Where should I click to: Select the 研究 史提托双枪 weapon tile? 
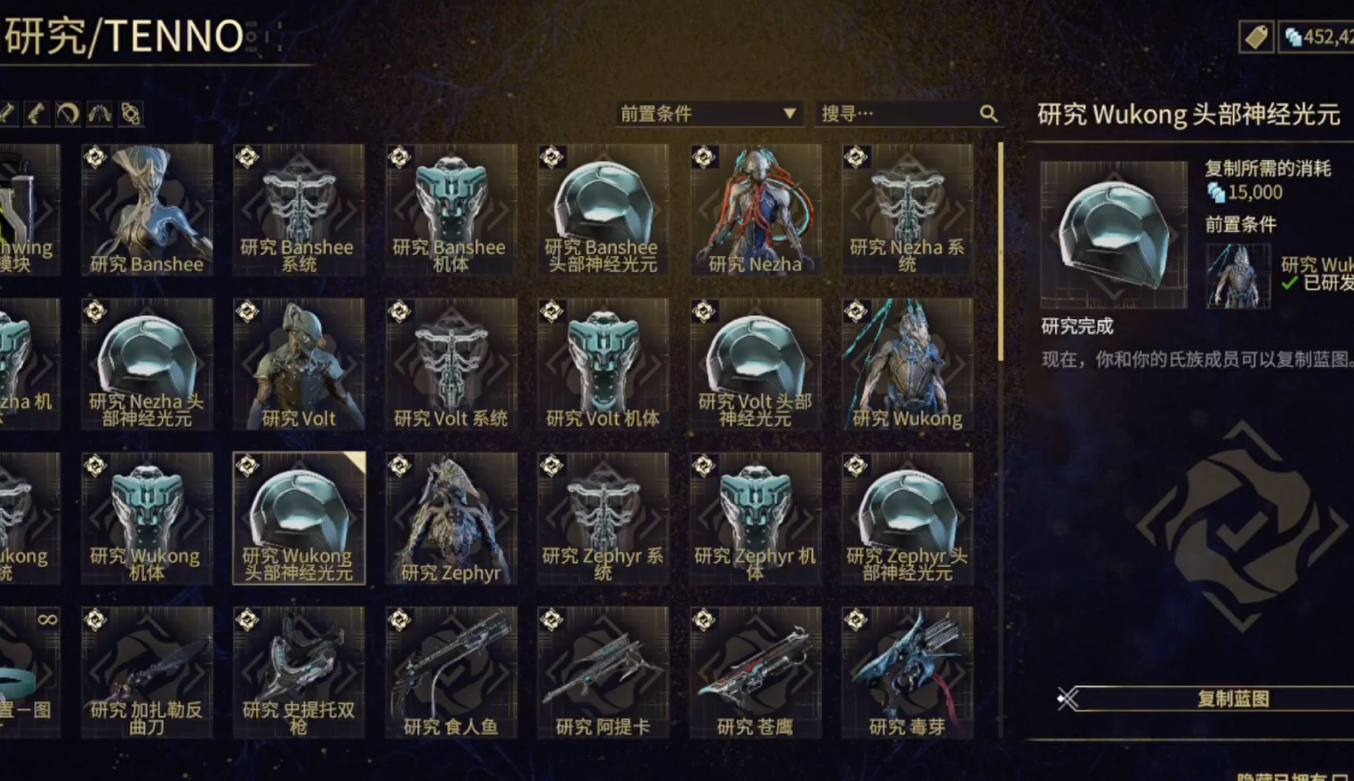299,672
